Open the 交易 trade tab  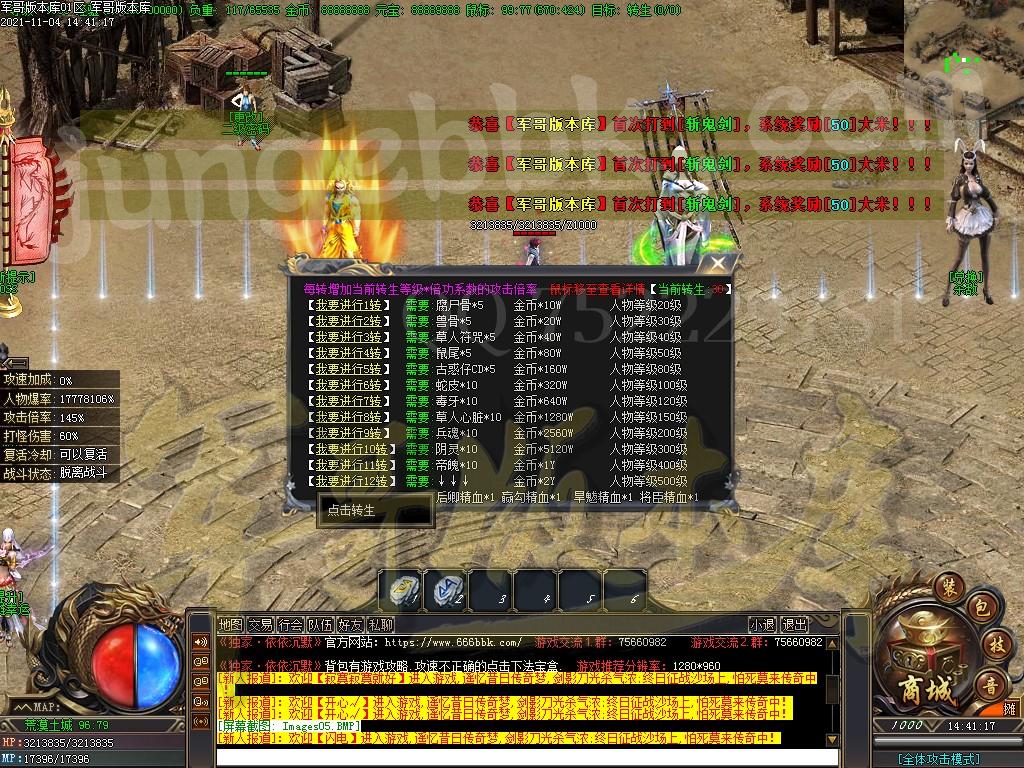[261, 624]
